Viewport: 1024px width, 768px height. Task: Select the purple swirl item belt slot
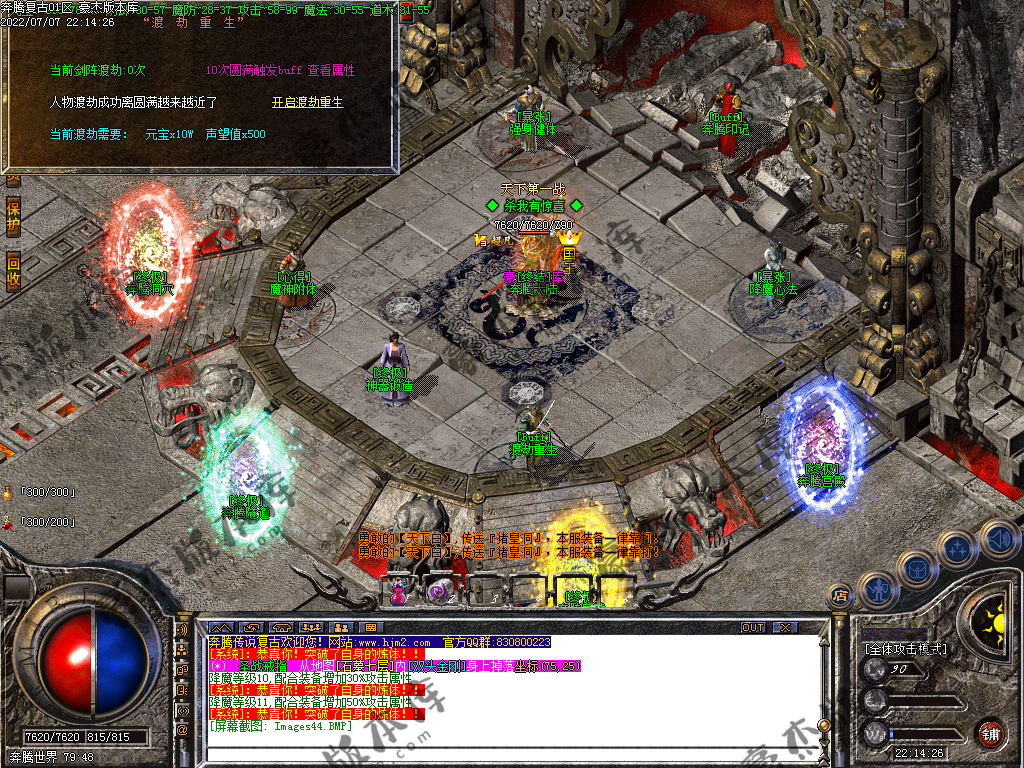tap(441, 592)
